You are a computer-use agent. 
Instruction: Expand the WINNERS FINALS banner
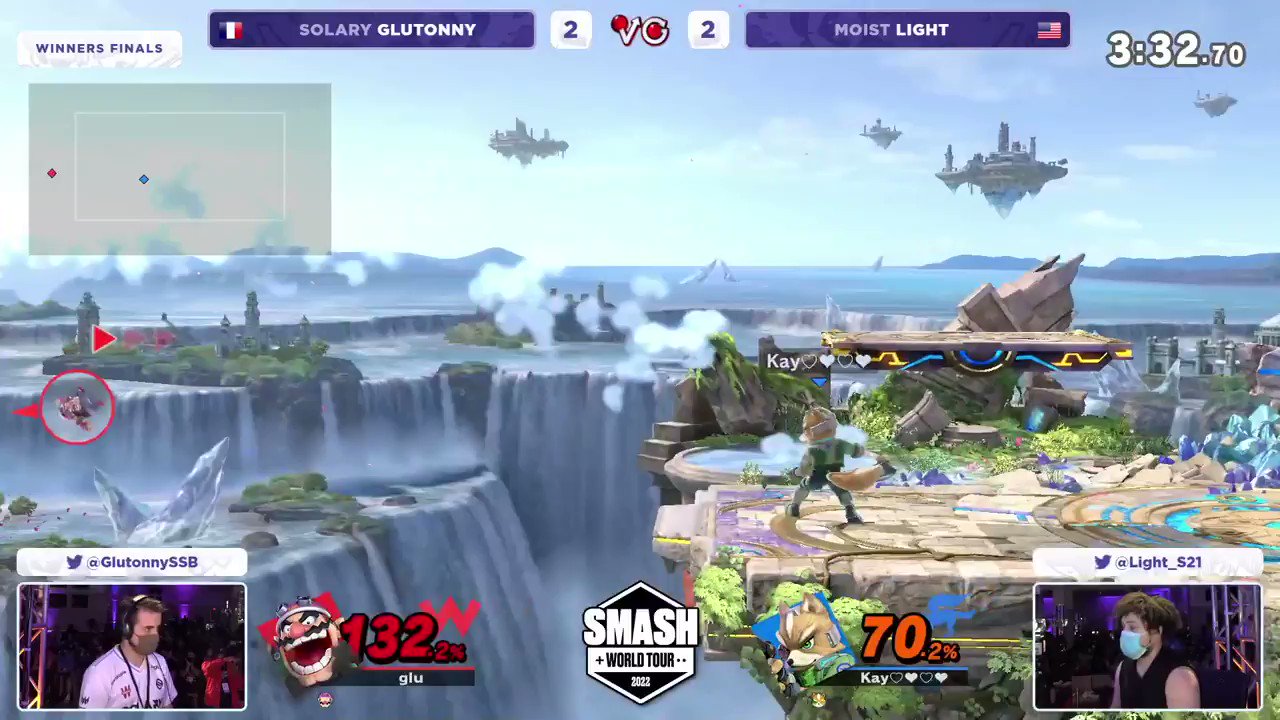point(99,48)
